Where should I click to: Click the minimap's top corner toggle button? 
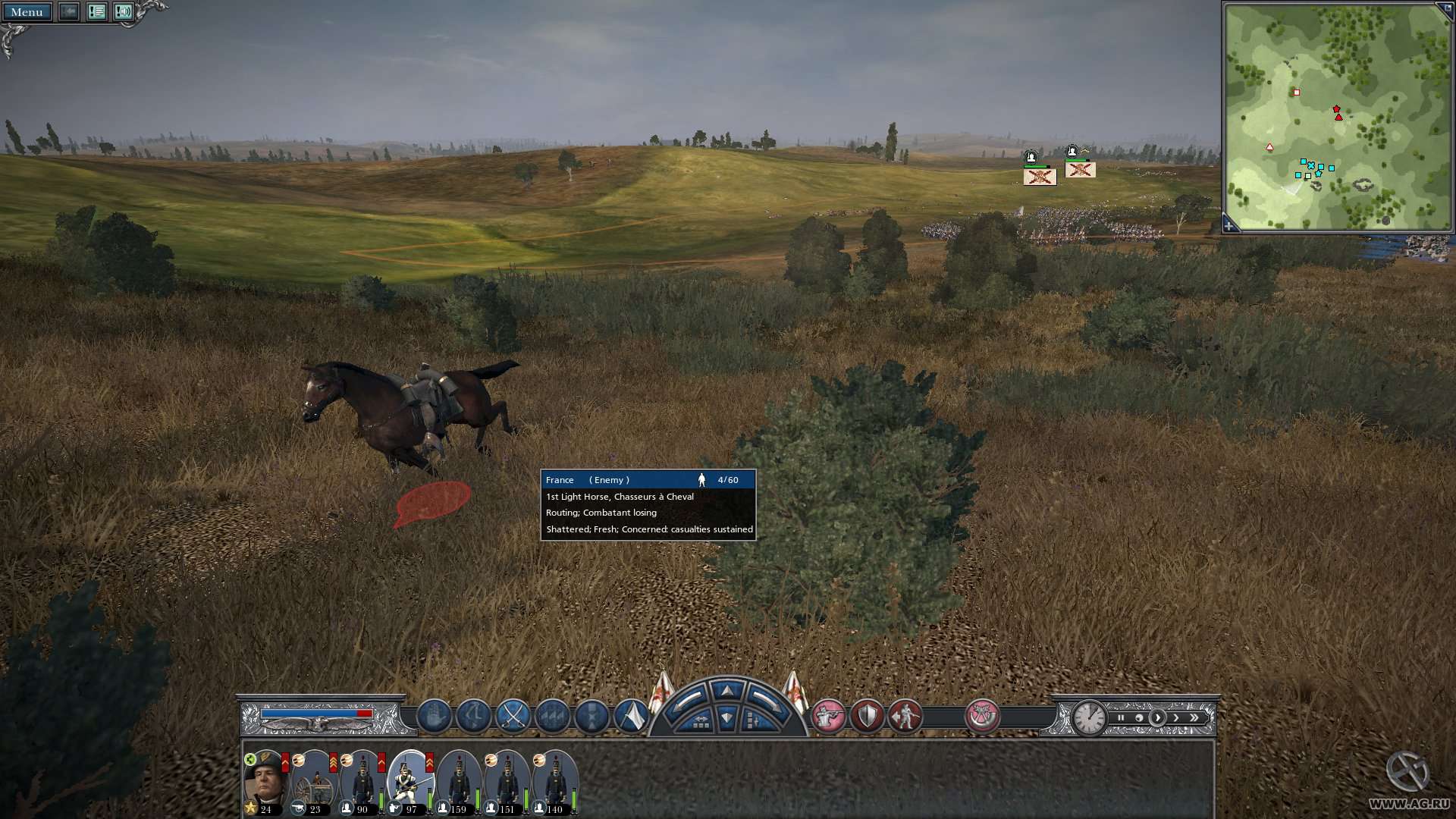tap(1445, 8)
